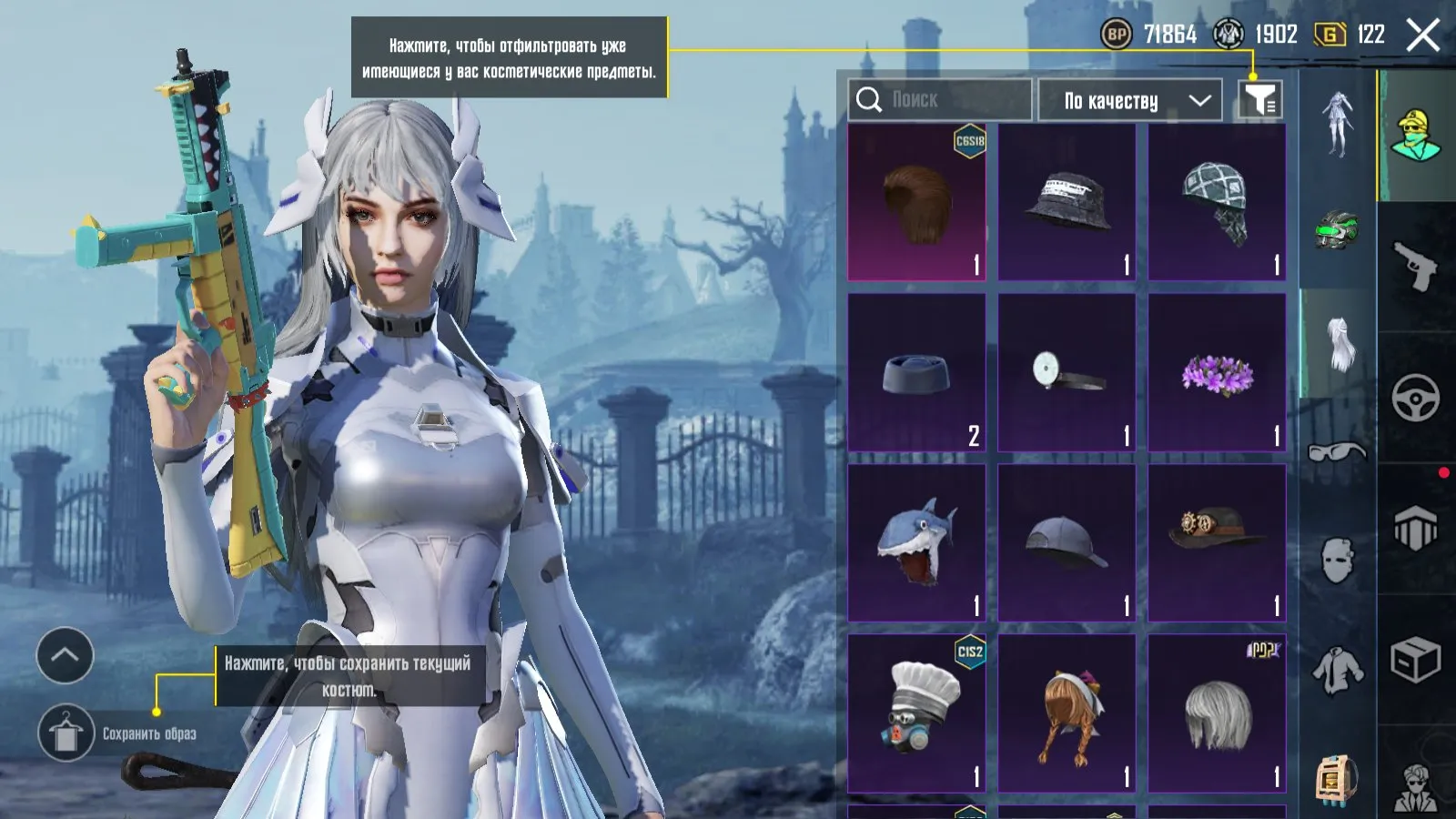
Task: Open the pistol weapons category
Action: (x=1415, y=265)
